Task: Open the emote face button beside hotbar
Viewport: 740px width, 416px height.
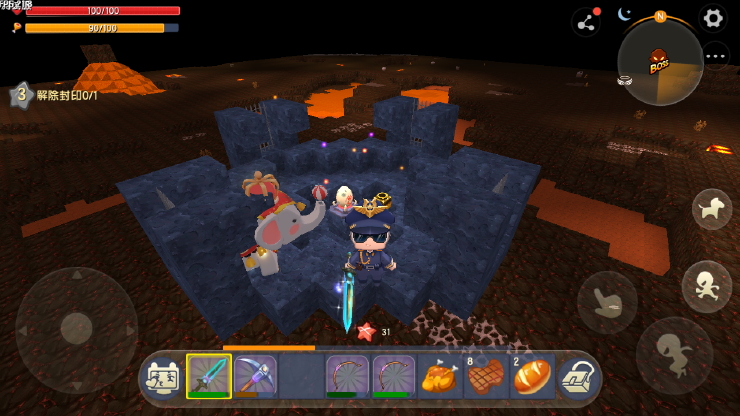Action: (x=163, y=377)
